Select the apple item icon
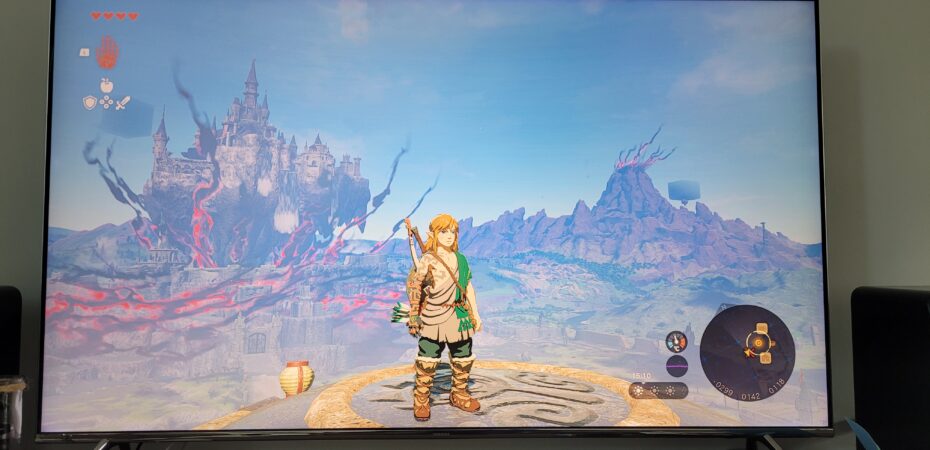 pyautogui.click(x=106, y=85)
